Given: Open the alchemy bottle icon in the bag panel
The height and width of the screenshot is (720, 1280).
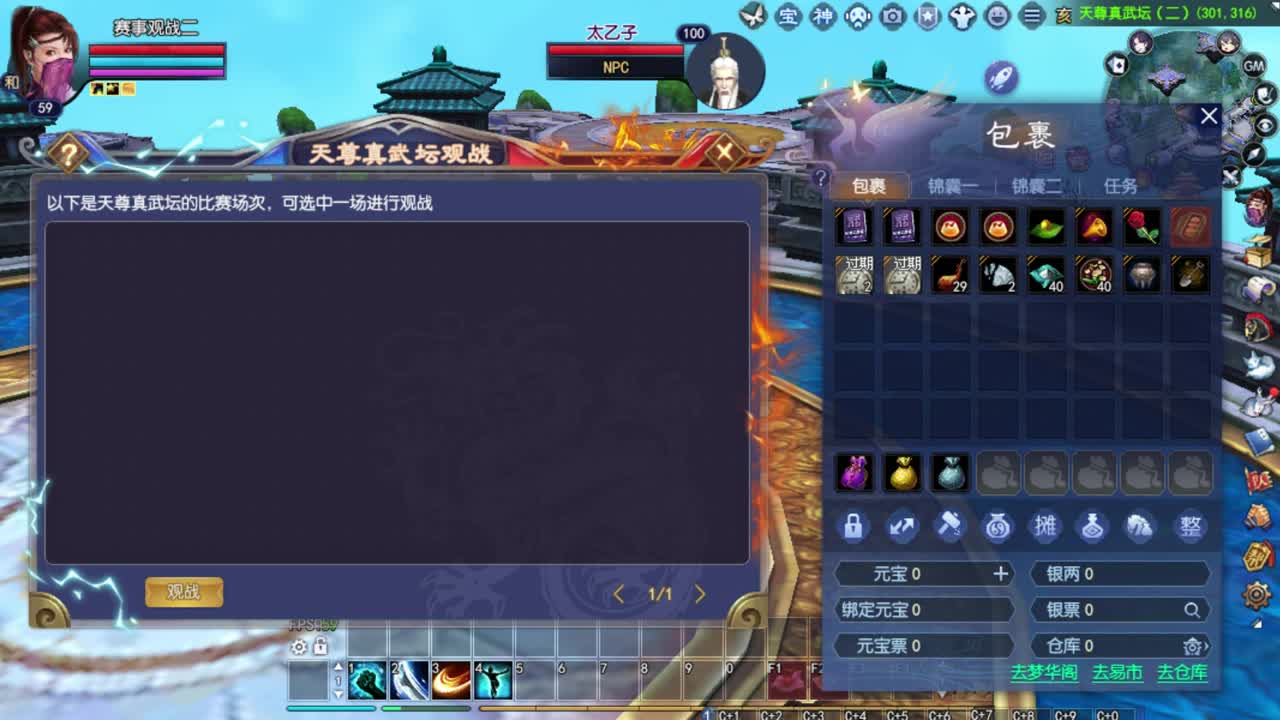Looking at the screenshot, I should click(x=1094, y=526).
